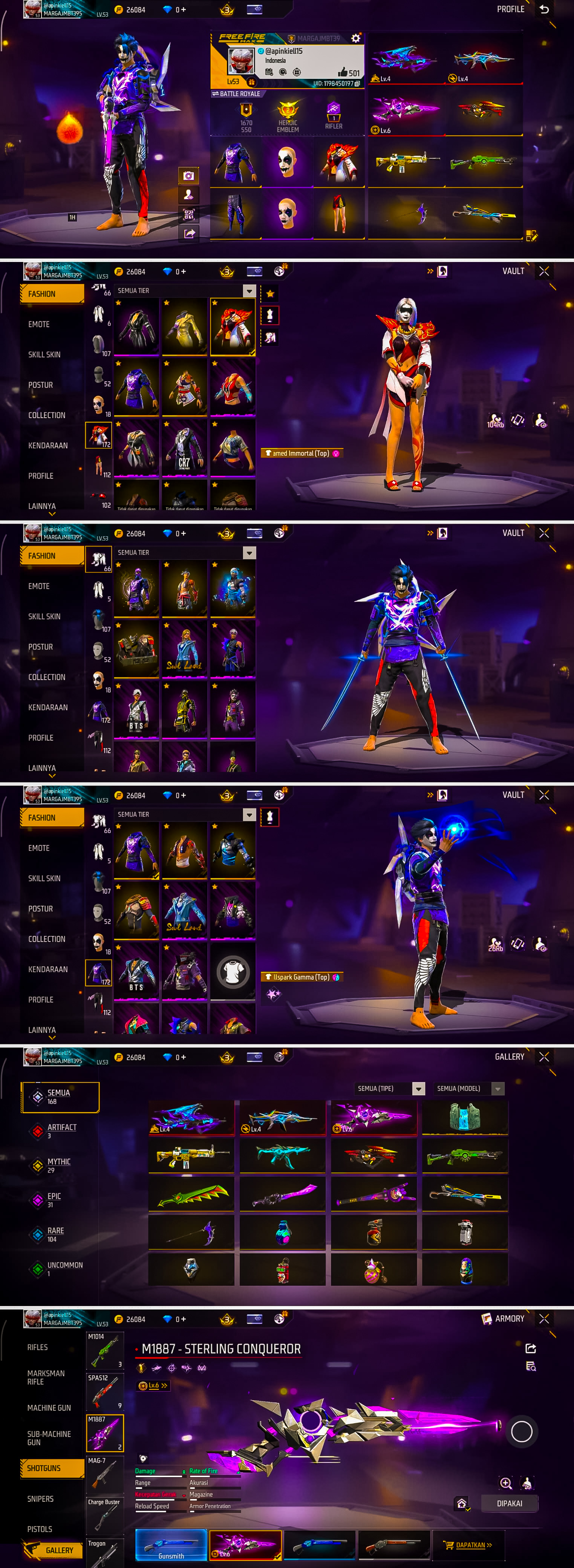
Task: Choose the Snipers category
Action: (40, 1499)
